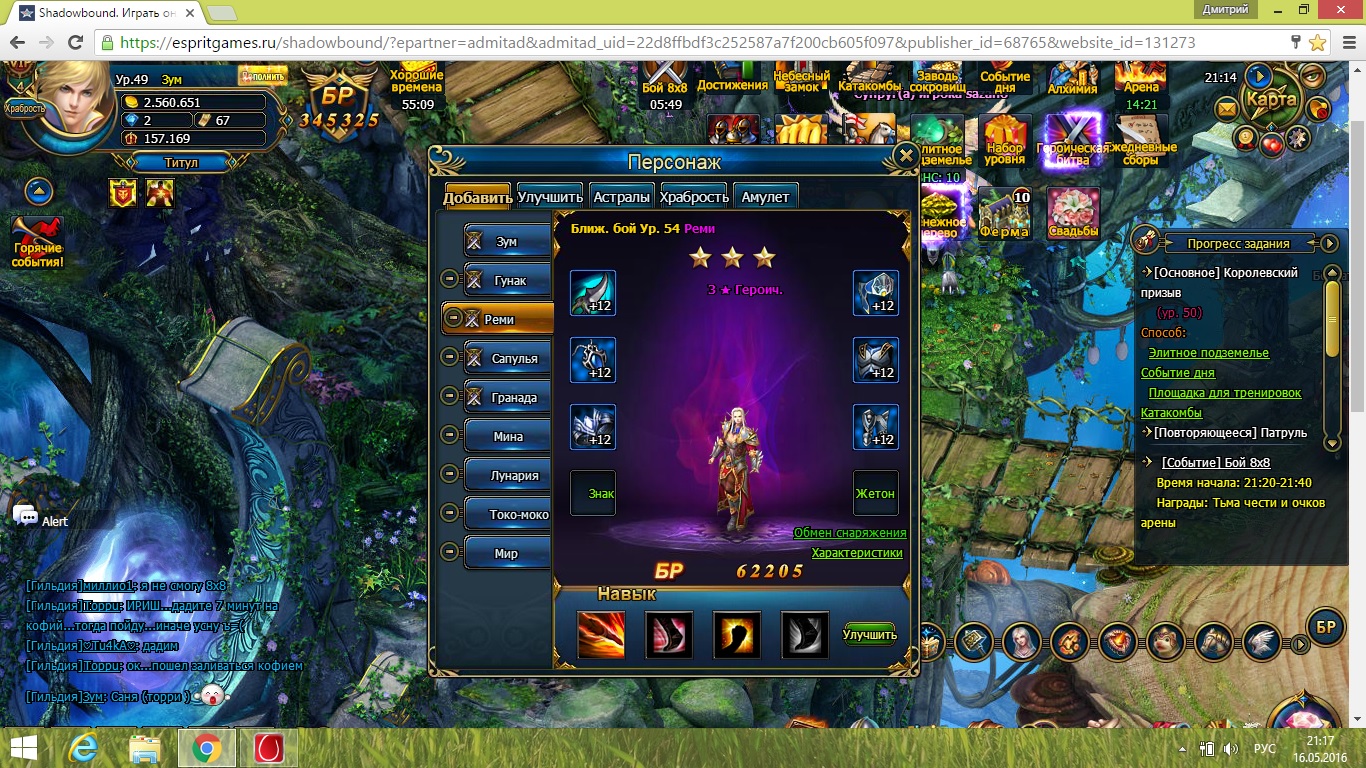Open the Карта map button
Screen dimensions: 1366x768
tap(1271, 100)
